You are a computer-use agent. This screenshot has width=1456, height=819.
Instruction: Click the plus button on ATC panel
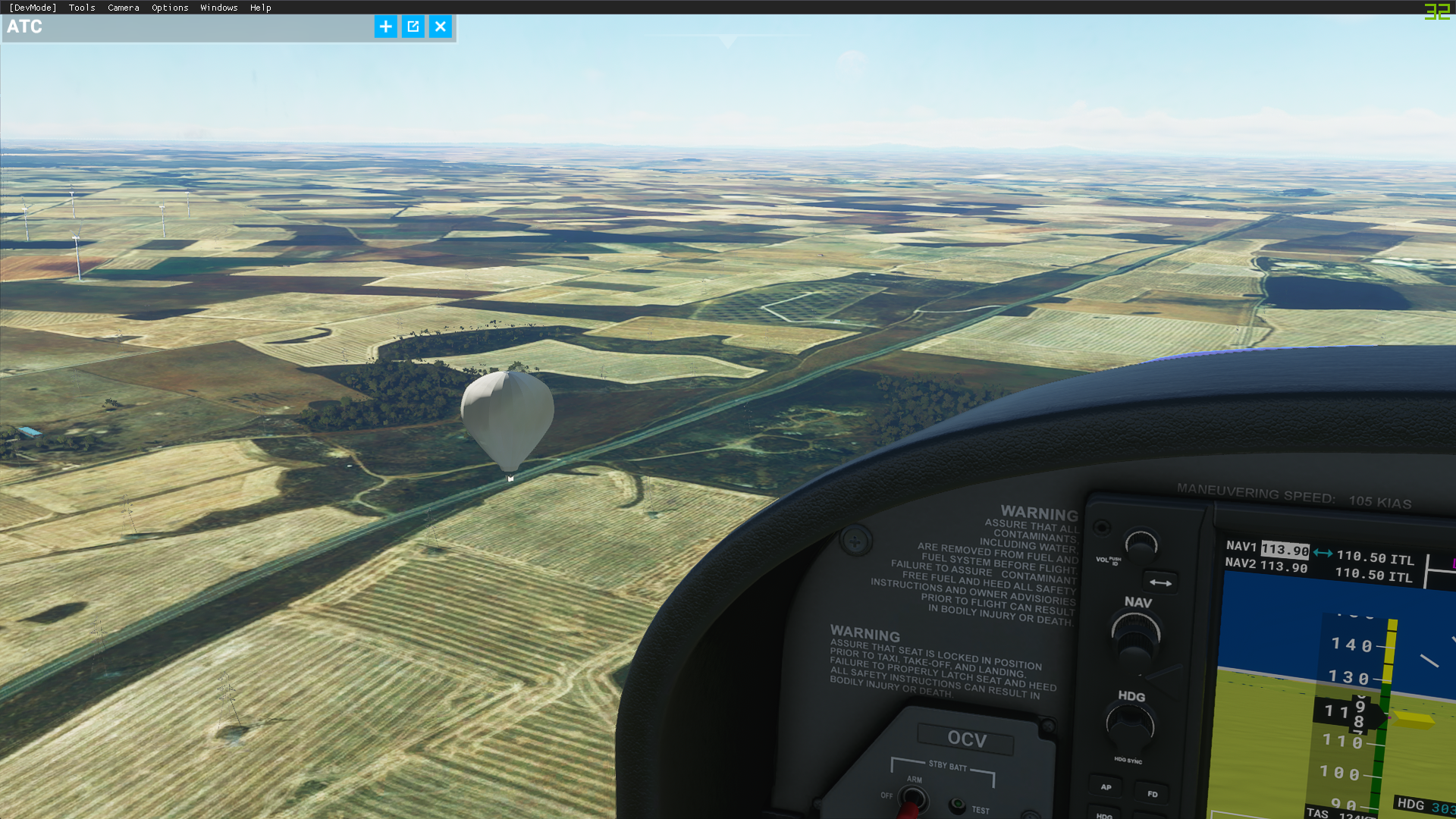(x=385, y=27)
